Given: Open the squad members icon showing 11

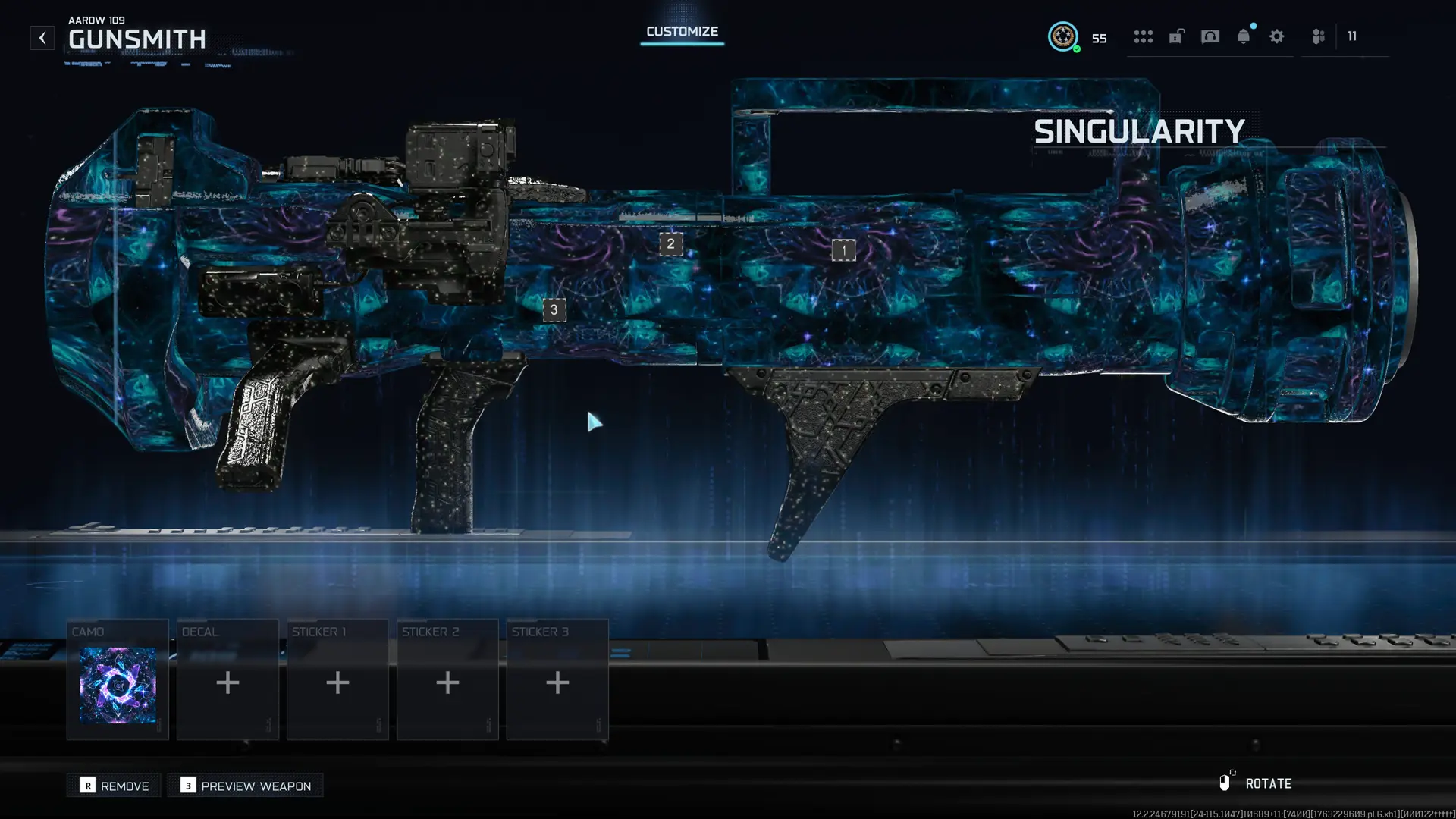Looking at the screenshot, I should coord(1317,37).
